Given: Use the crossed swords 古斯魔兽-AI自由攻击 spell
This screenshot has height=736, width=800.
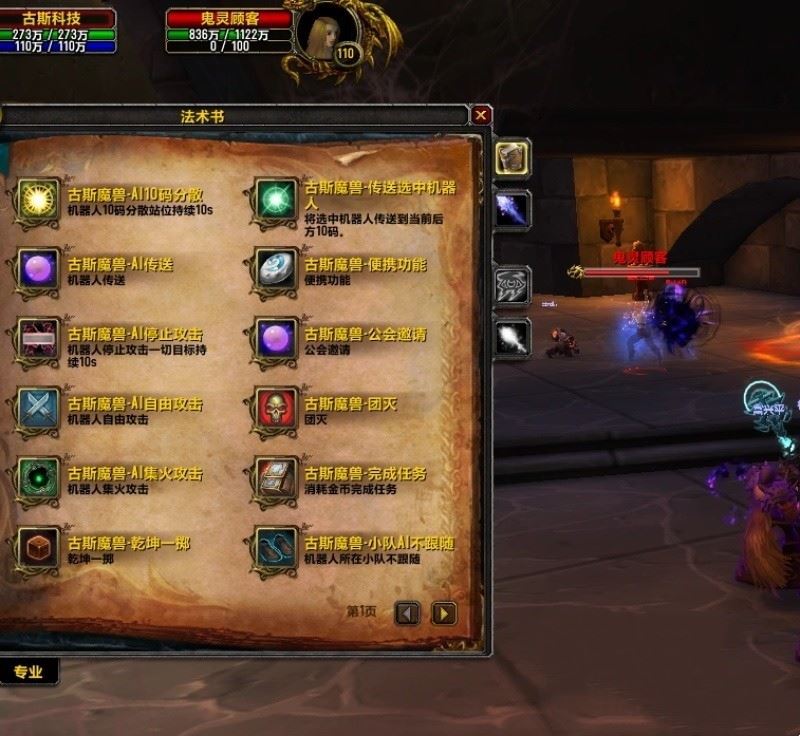Looking at the screenshot, I should pyautogui.click(x=38, y=409).
